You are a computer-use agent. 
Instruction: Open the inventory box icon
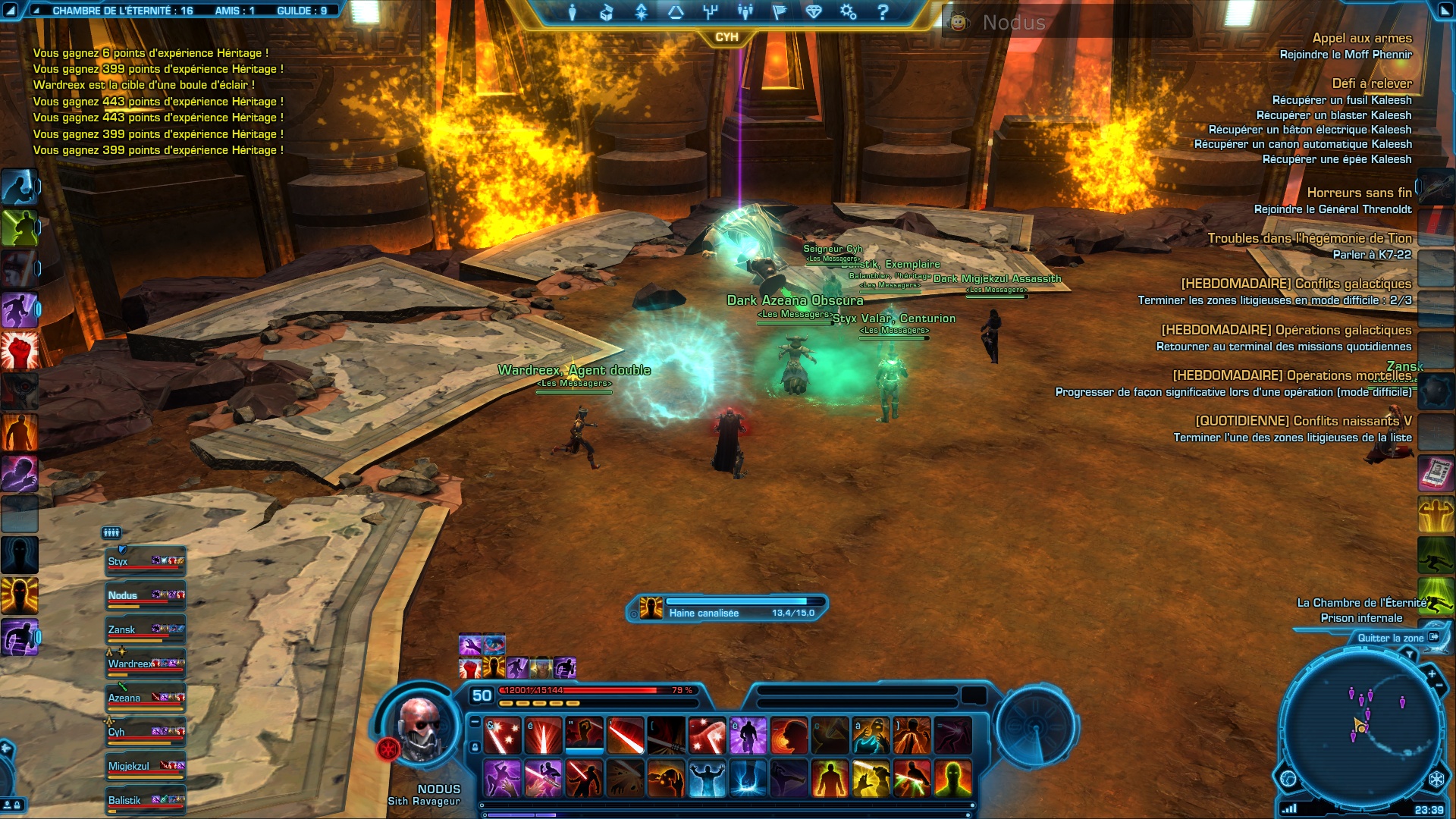(607, 12)
